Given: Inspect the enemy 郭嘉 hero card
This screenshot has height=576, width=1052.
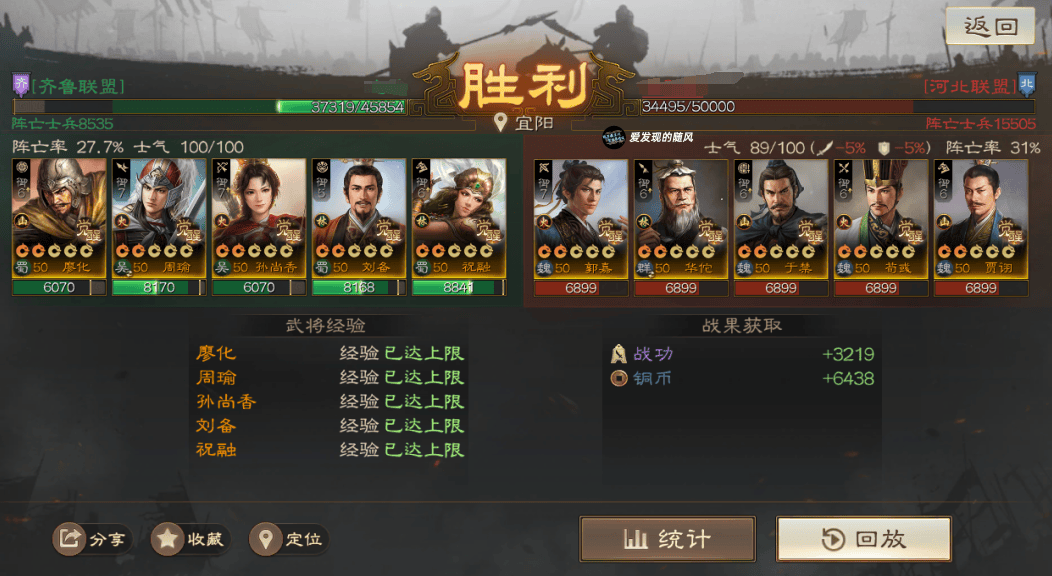Looking at the screenshot, I should 581,218.
